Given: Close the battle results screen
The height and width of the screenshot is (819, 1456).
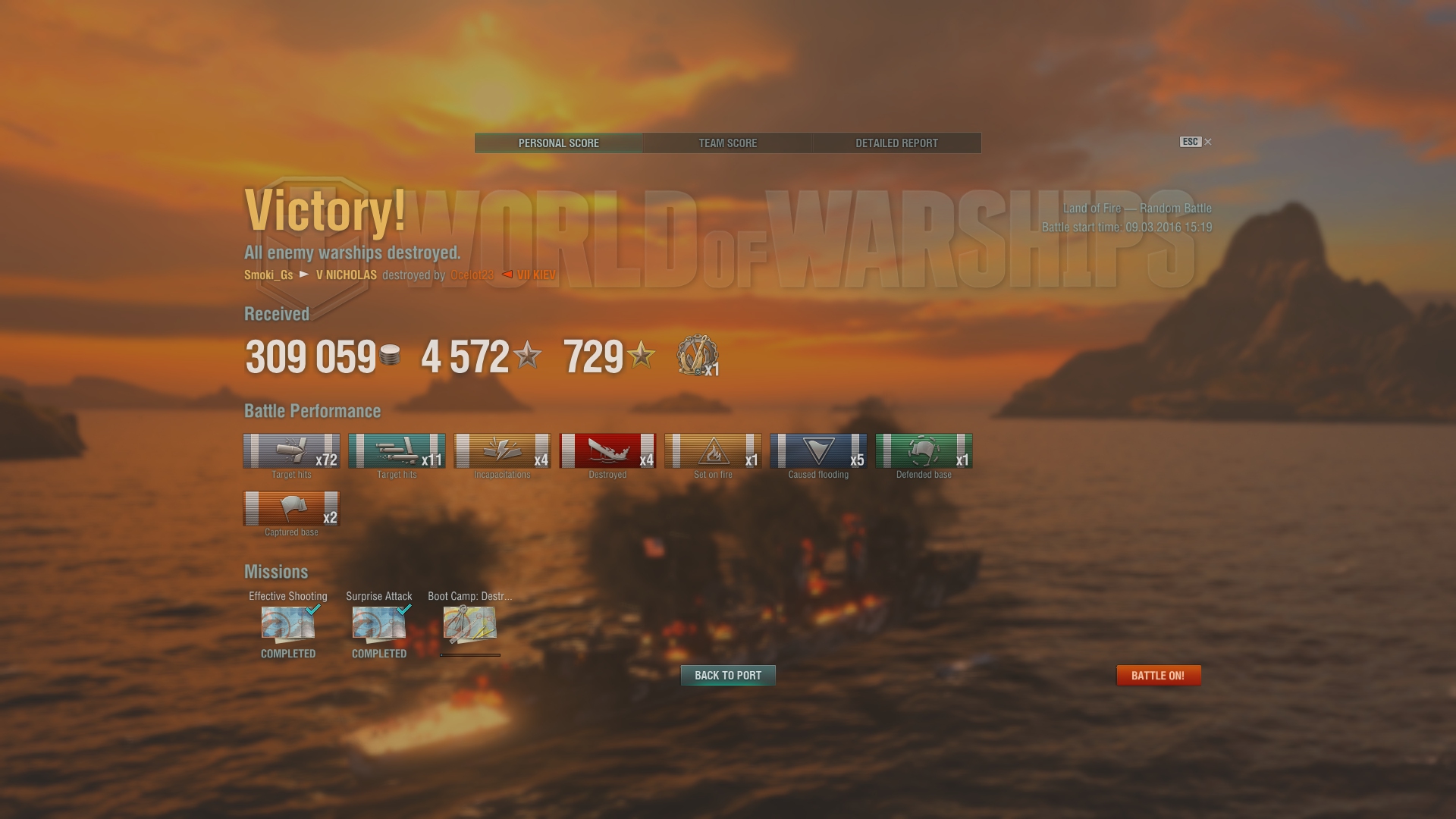Looking at the screenshot, I should click(1207, 142).
